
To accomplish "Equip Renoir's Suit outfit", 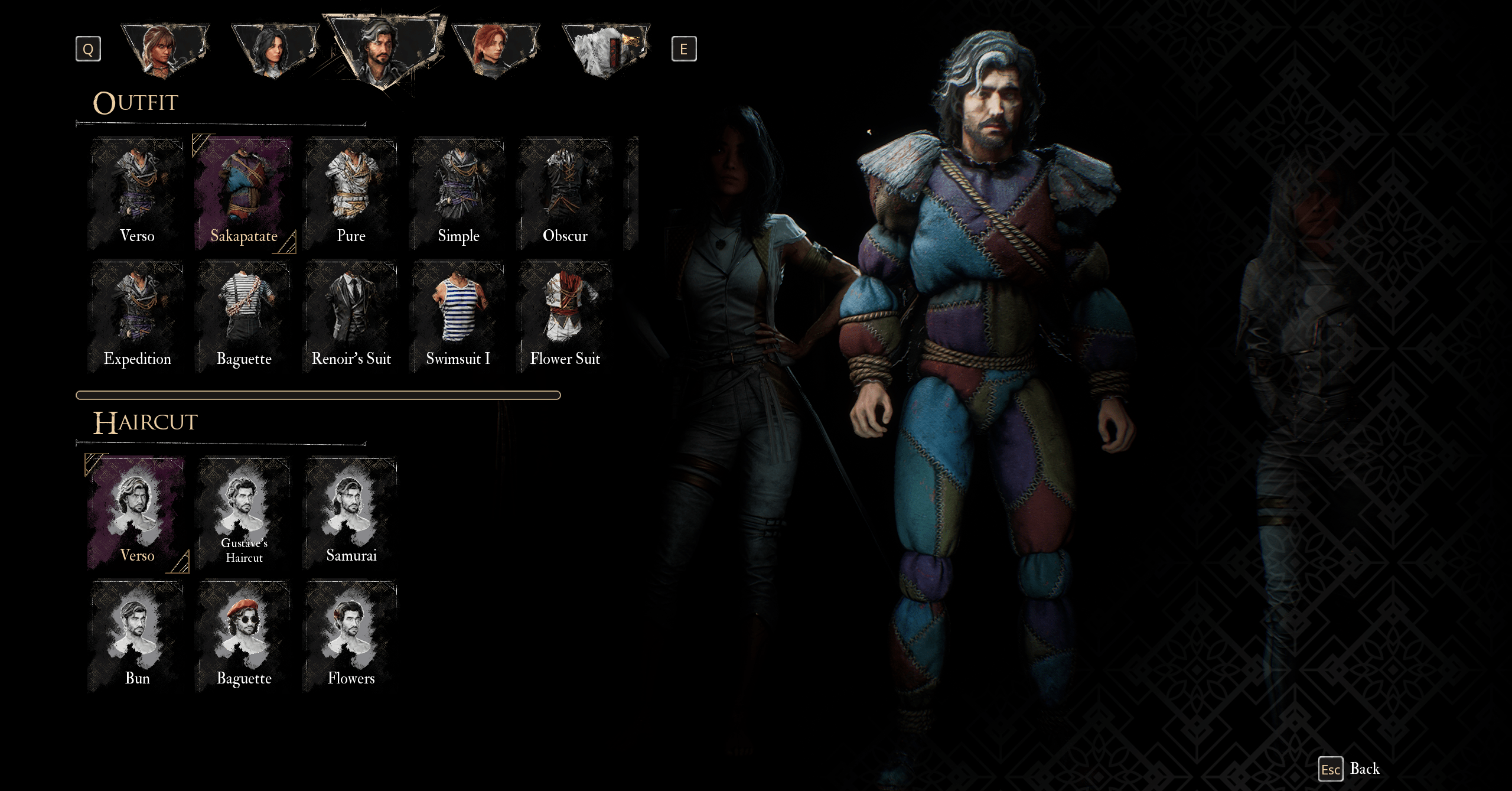I will click(351, 316).
